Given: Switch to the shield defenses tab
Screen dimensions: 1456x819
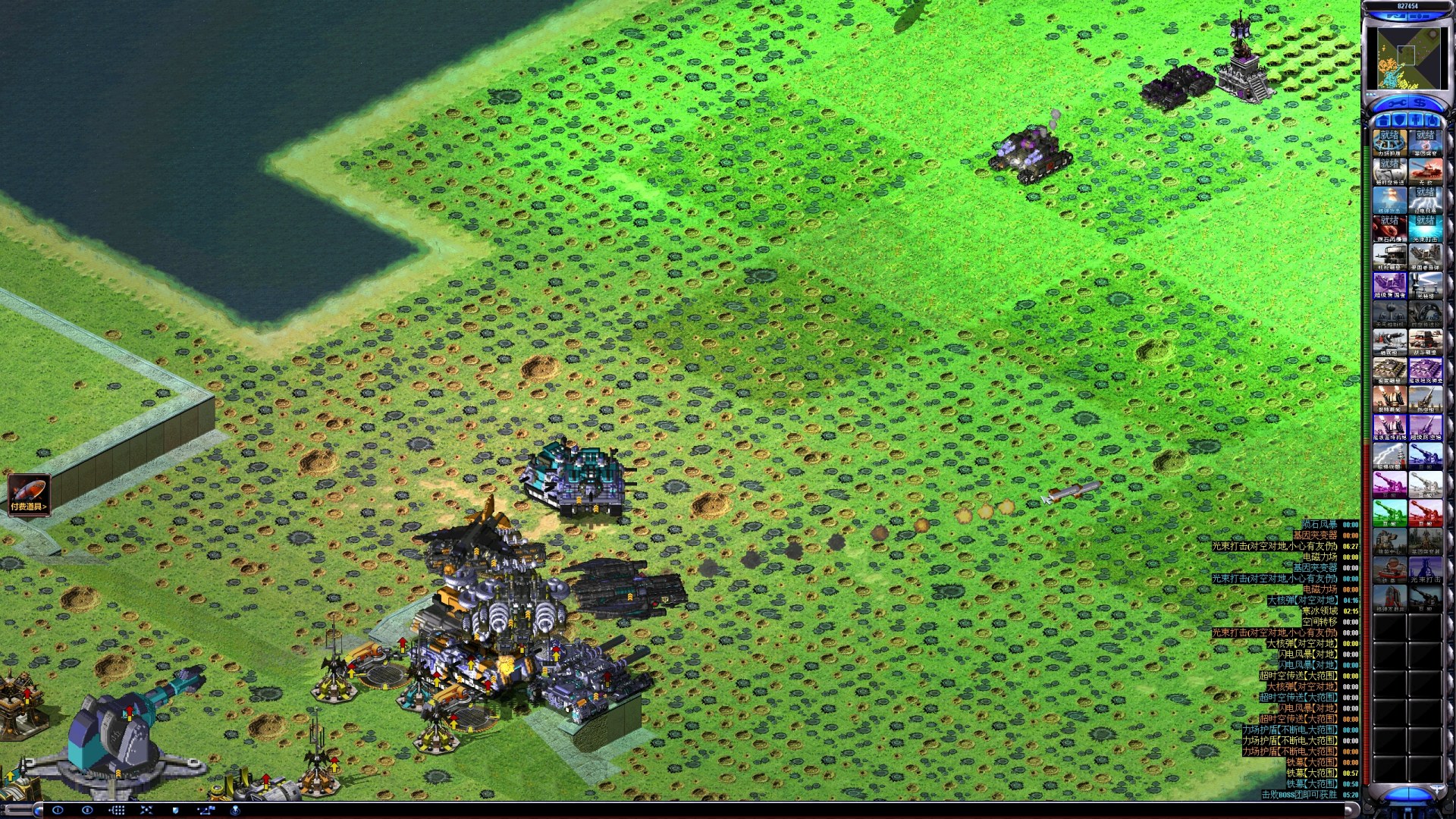Looking at the screenshot, I should click(x=1399, y=121).
